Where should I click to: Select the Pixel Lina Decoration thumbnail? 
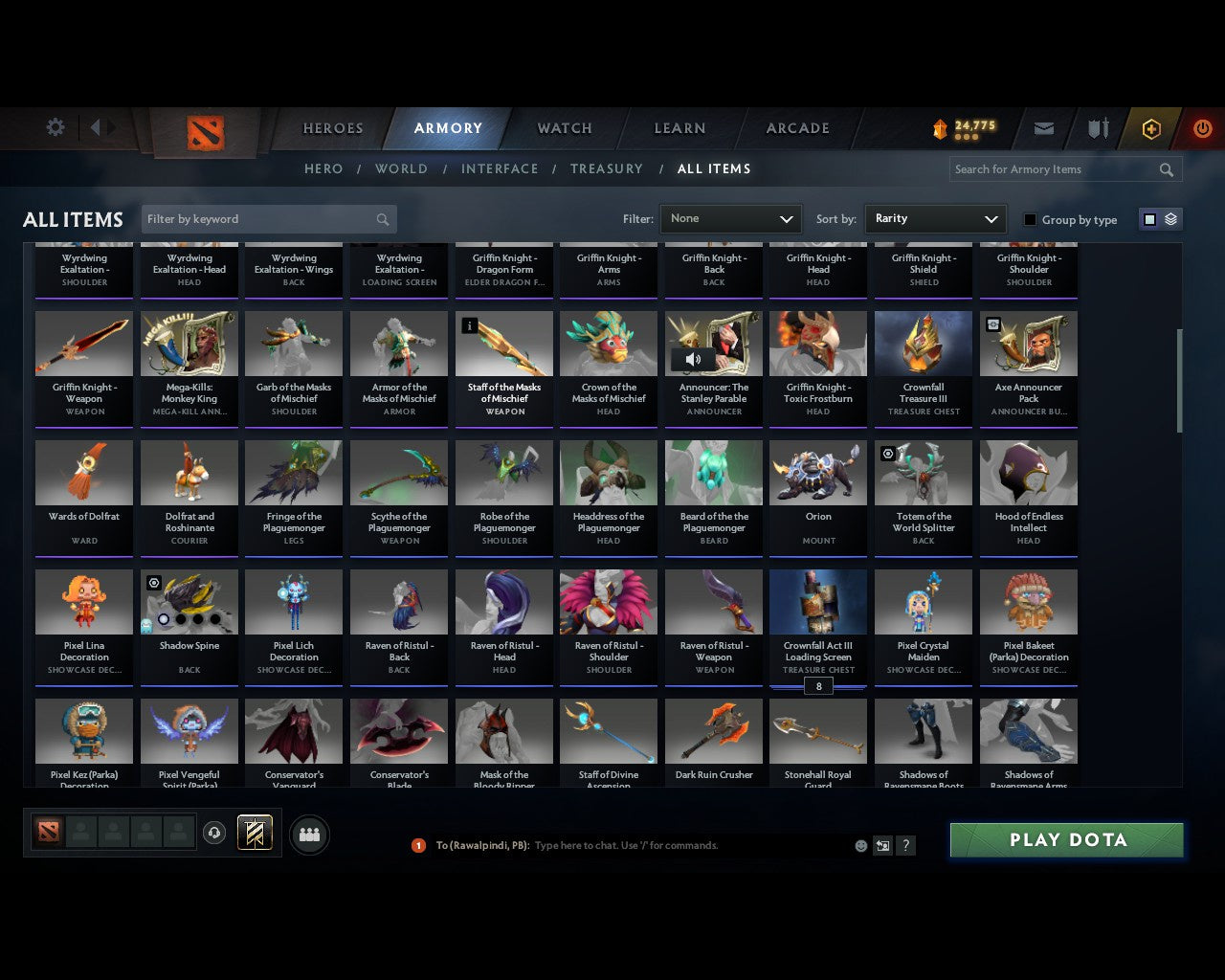click(83, 601)
